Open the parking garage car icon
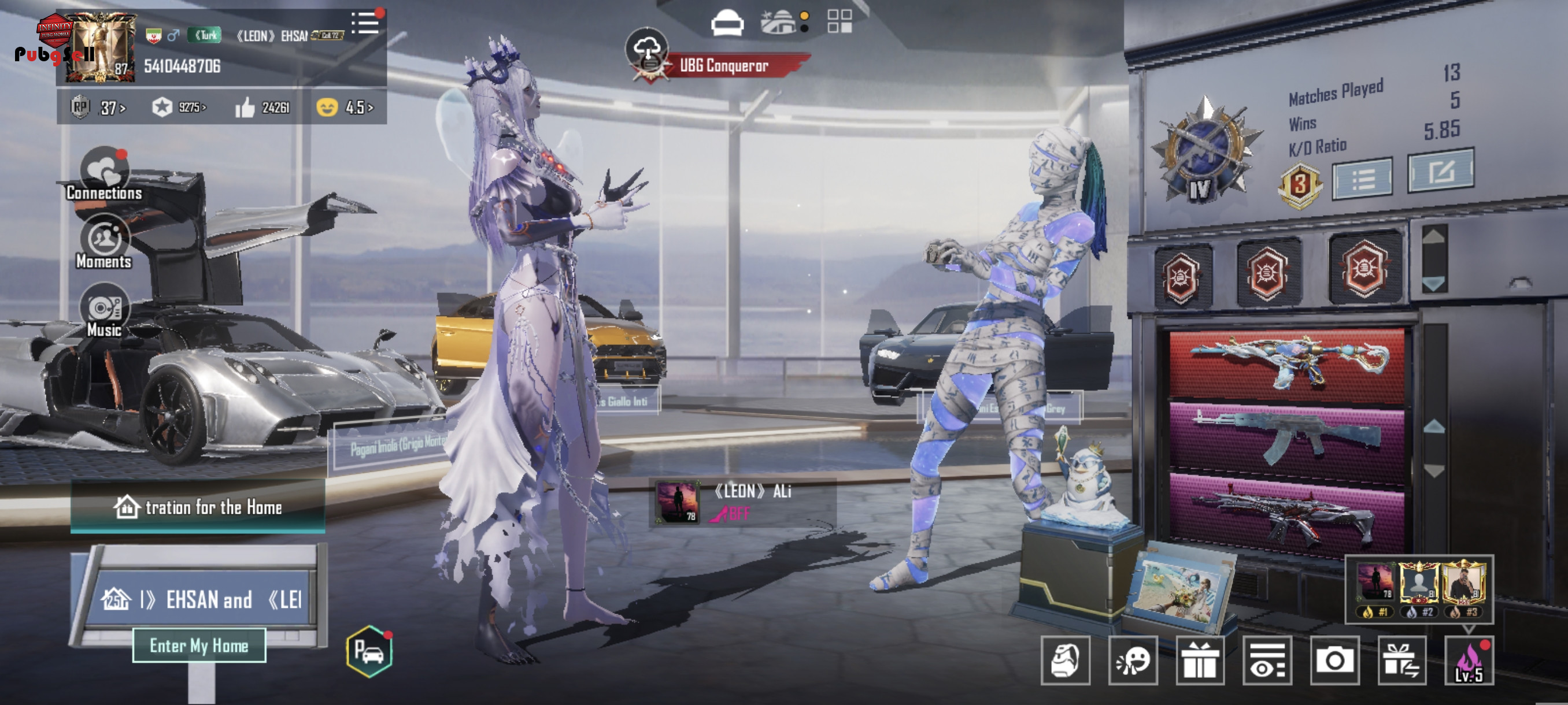The width and height of the screenshot is (1568, 705). [369, 651]
